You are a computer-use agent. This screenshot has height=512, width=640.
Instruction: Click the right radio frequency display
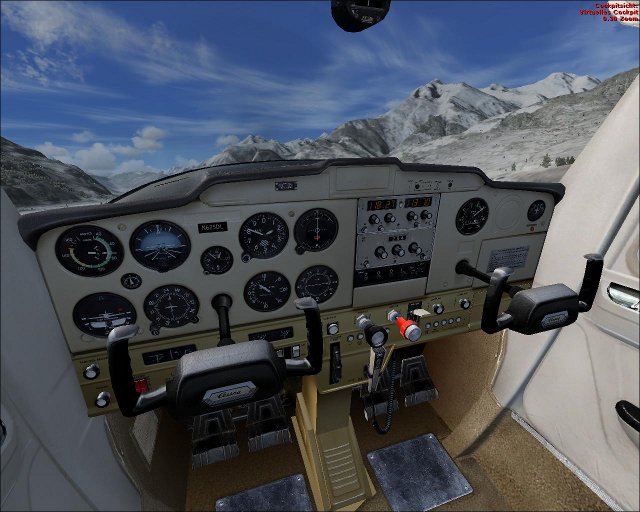click(418, 202)
